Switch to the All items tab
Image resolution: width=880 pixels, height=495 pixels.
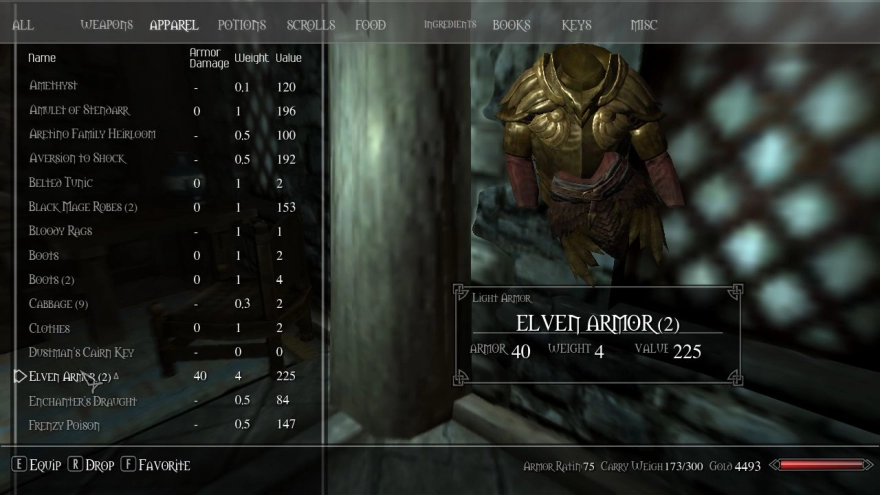point(23,25)
